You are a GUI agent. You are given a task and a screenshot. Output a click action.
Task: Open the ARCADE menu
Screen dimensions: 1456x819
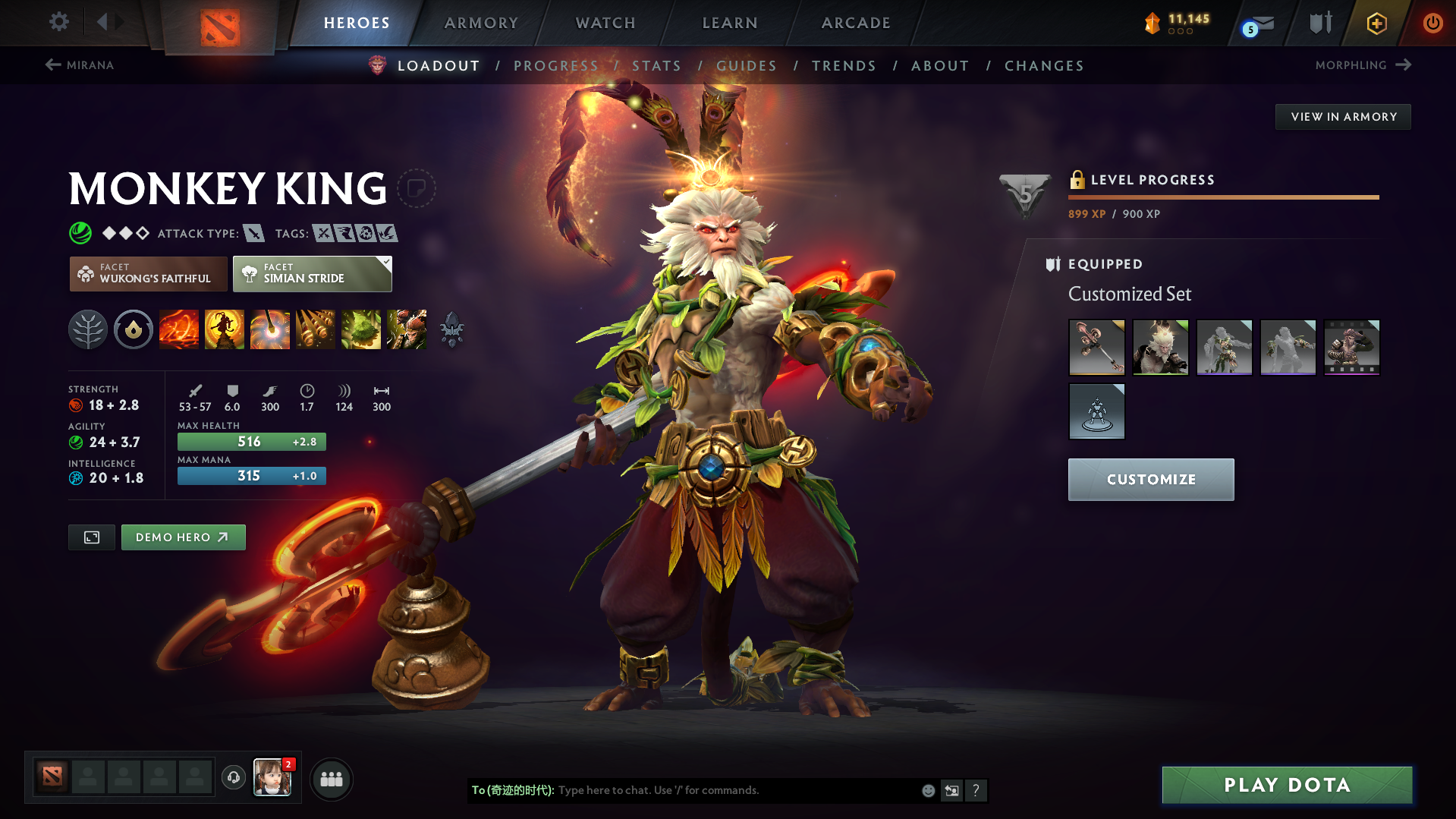(856, 23)
